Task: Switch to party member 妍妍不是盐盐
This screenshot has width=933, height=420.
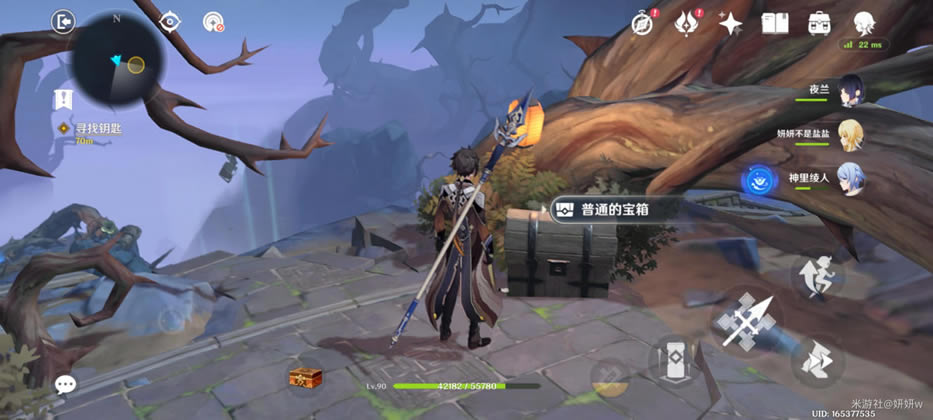Action: coord(850,134)
